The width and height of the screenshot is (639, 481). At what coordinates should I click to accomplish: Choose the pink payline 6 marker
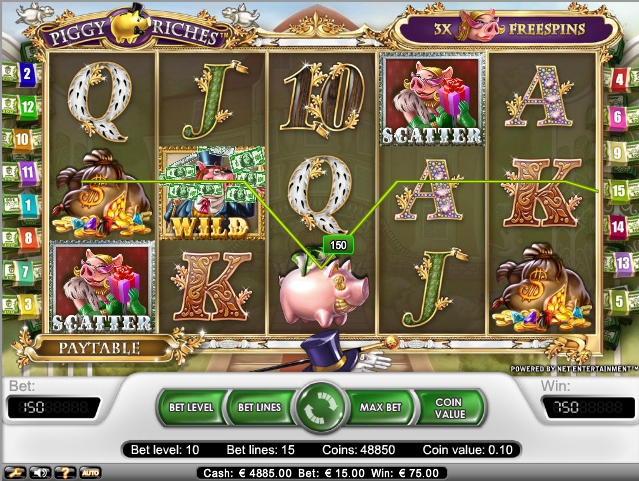(x=618, y=116)
